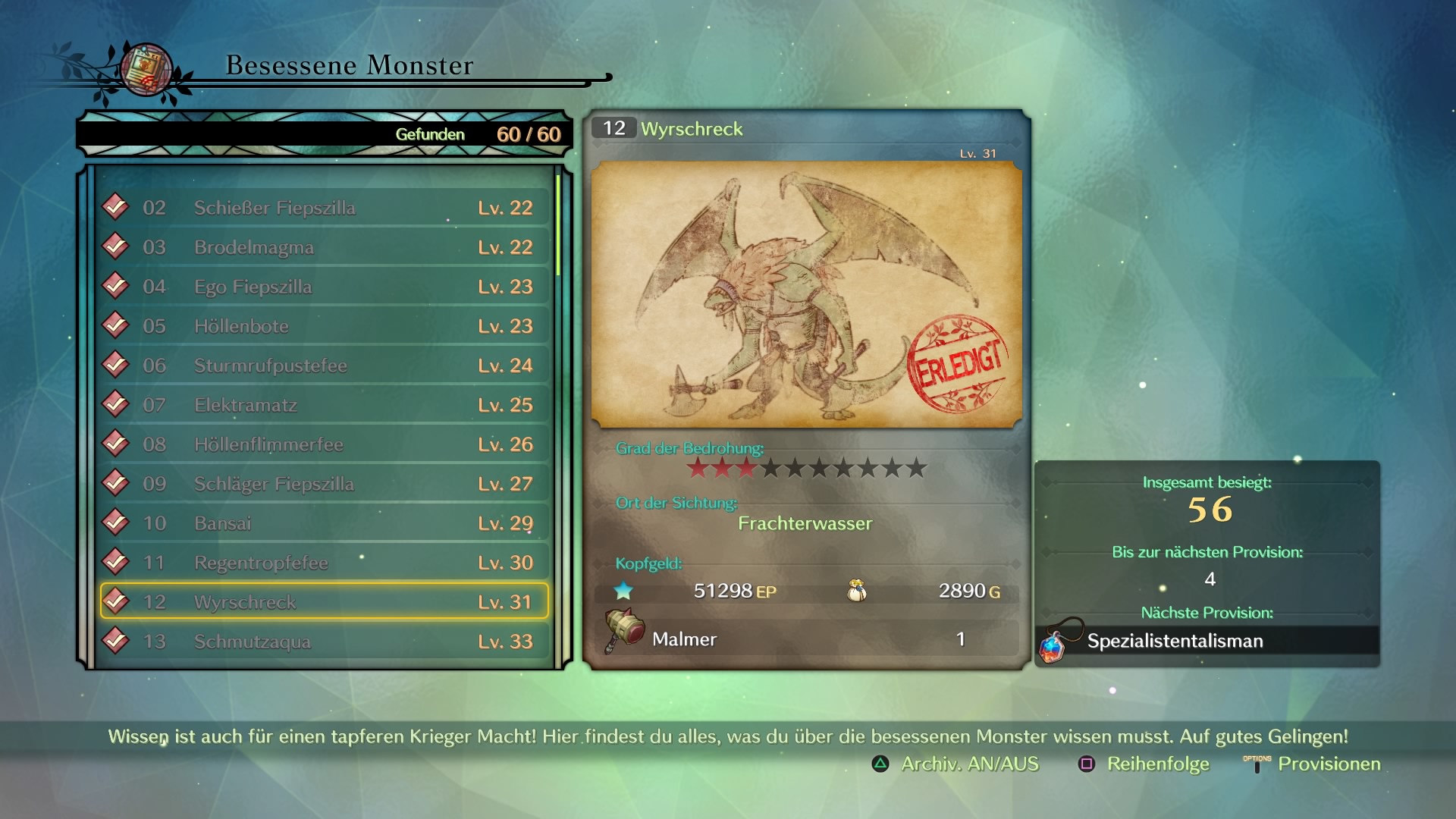Select Schläger Fiepszilla level 27

tap(325, 484)
